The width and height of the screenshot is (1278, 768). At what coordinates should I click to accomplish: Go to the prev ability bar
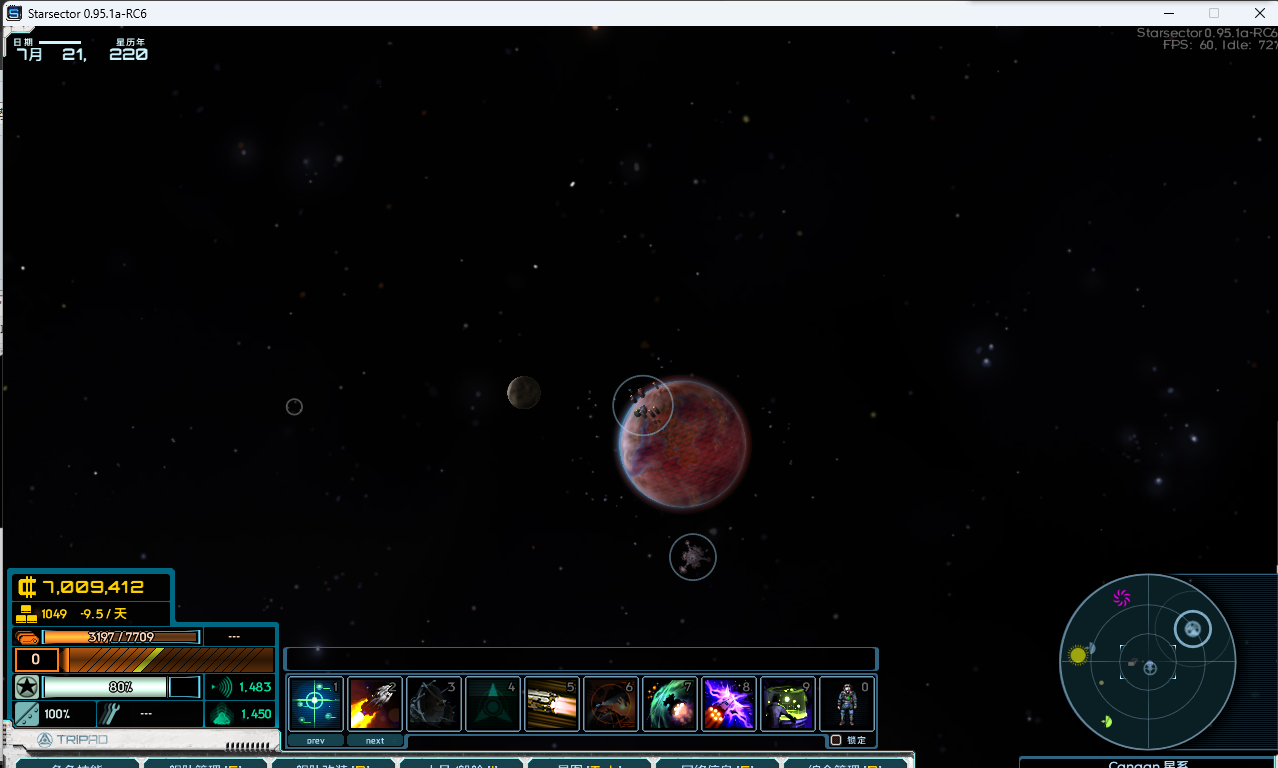tap(316, 741)
